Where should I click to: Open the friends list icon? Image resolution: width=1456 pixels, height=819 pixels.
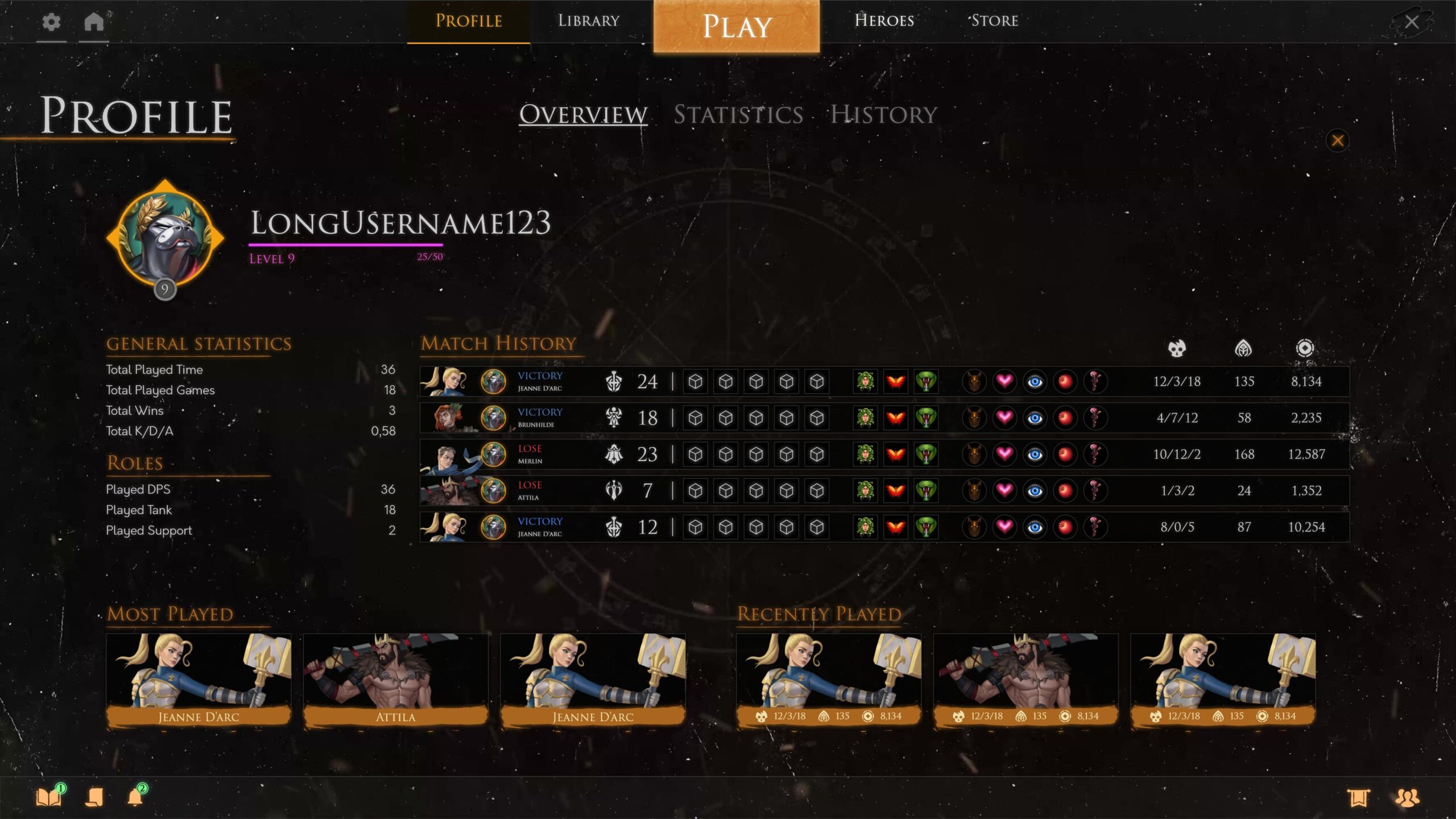click(x=1407, y=798)
